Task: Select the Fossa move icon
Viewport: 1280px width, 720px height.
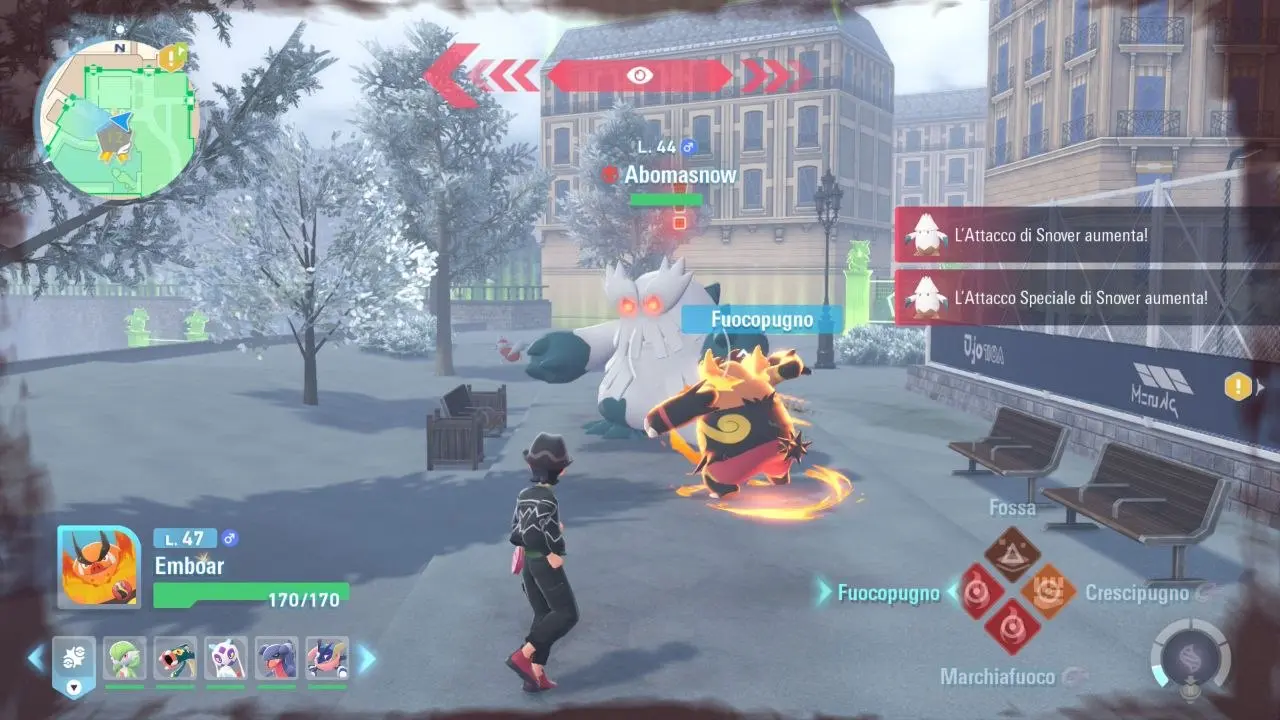Action: pos(1012,554)
